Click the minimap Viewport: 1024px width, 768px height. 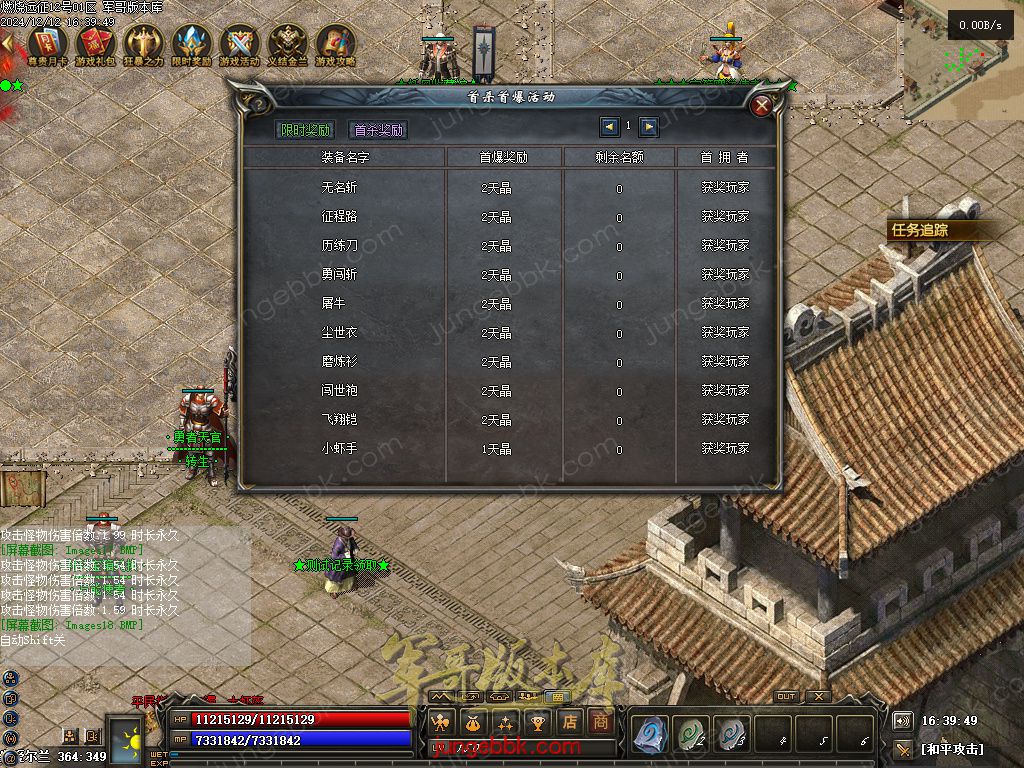(x=958, y=58)
